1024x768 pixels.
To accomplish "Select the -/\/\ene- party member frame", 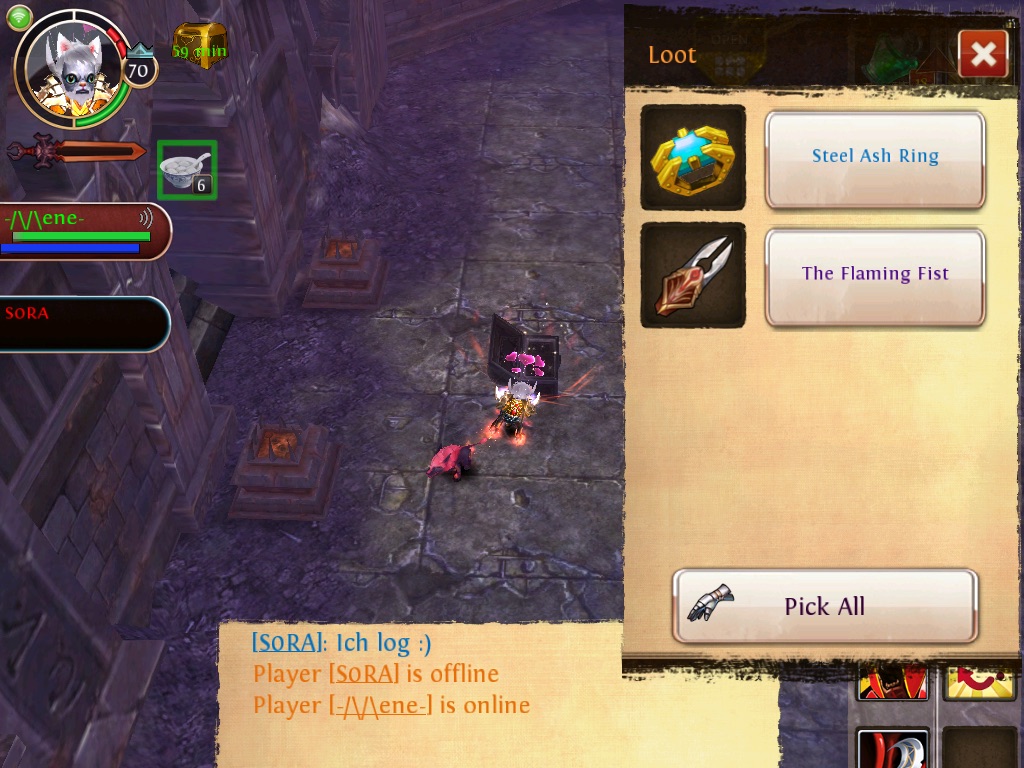I will coord(84,231).
